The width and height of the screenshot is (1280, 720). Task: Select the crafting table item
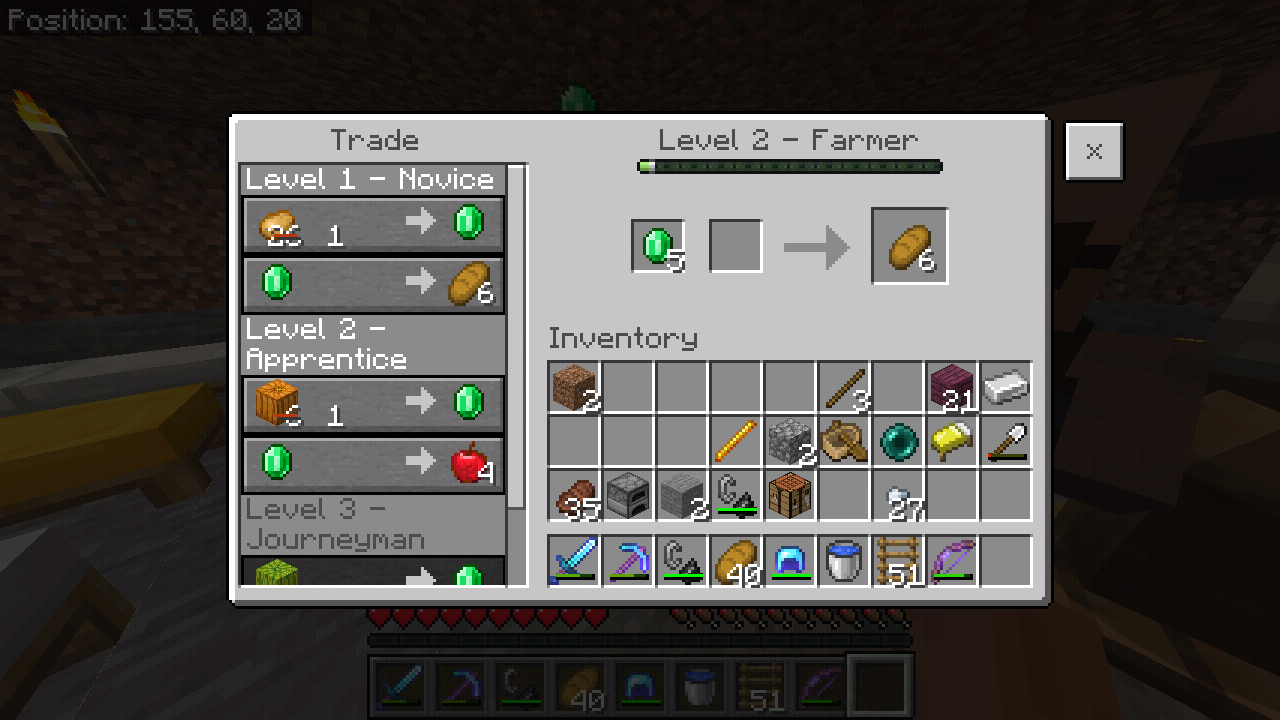[x=790, y=495]
